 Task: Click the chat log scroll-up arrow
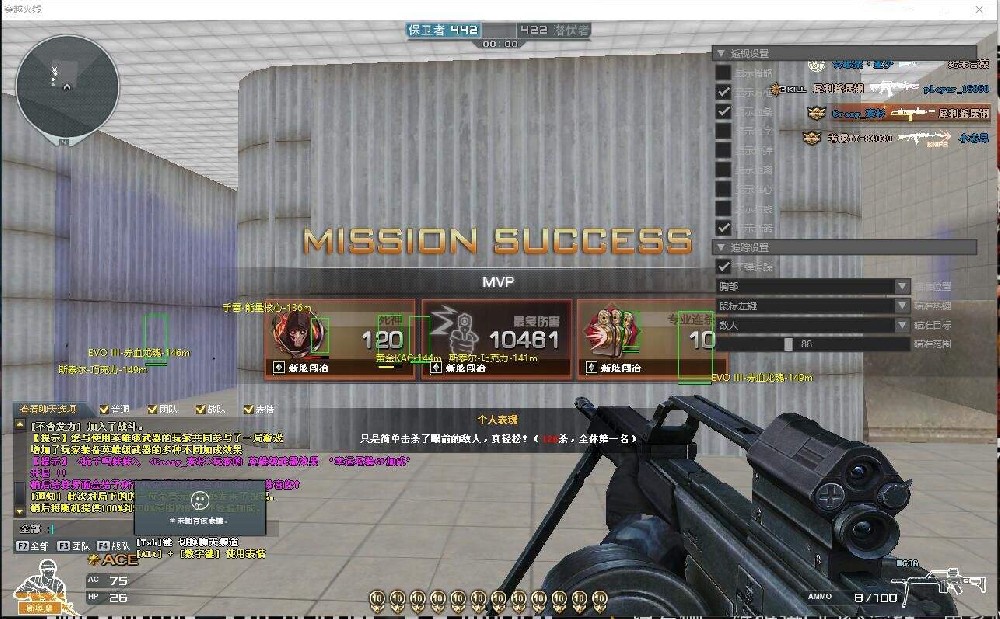click(x=19, y=426)
